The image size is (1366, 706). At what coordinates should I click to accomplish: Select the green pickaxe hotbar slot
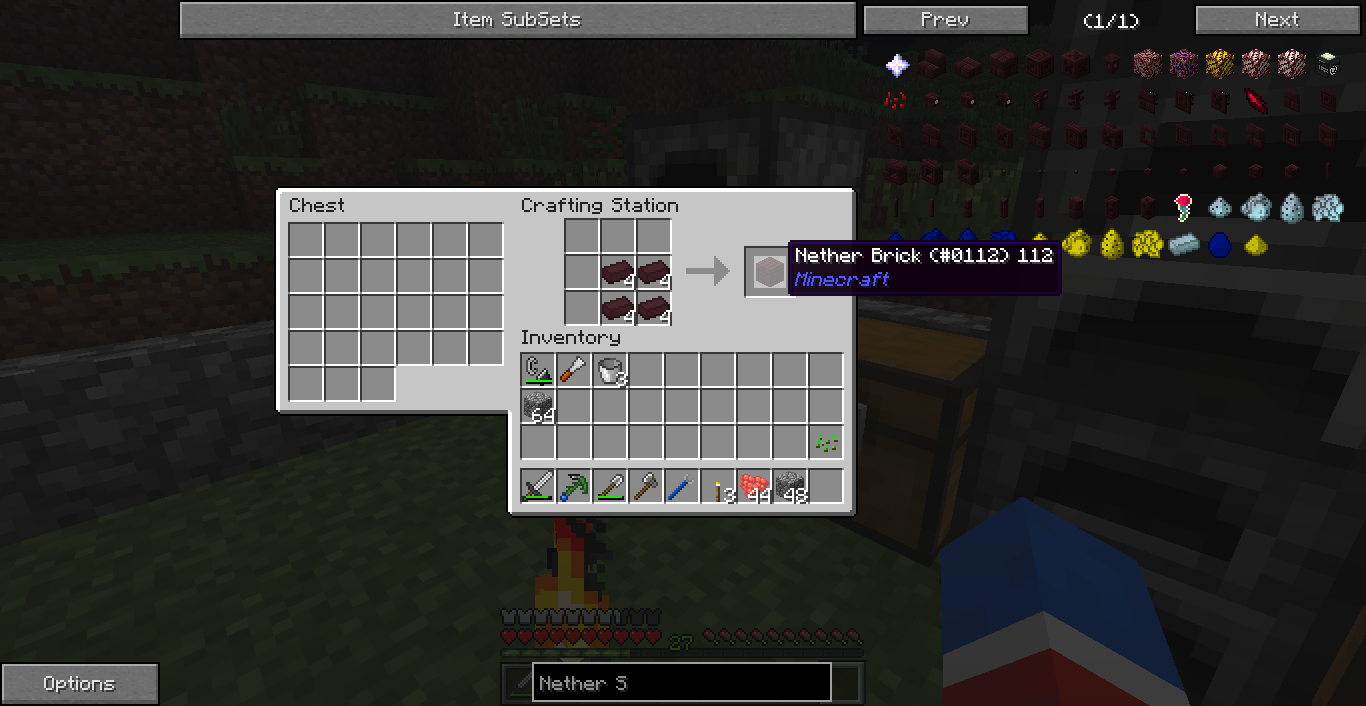(x=574, y=487)
